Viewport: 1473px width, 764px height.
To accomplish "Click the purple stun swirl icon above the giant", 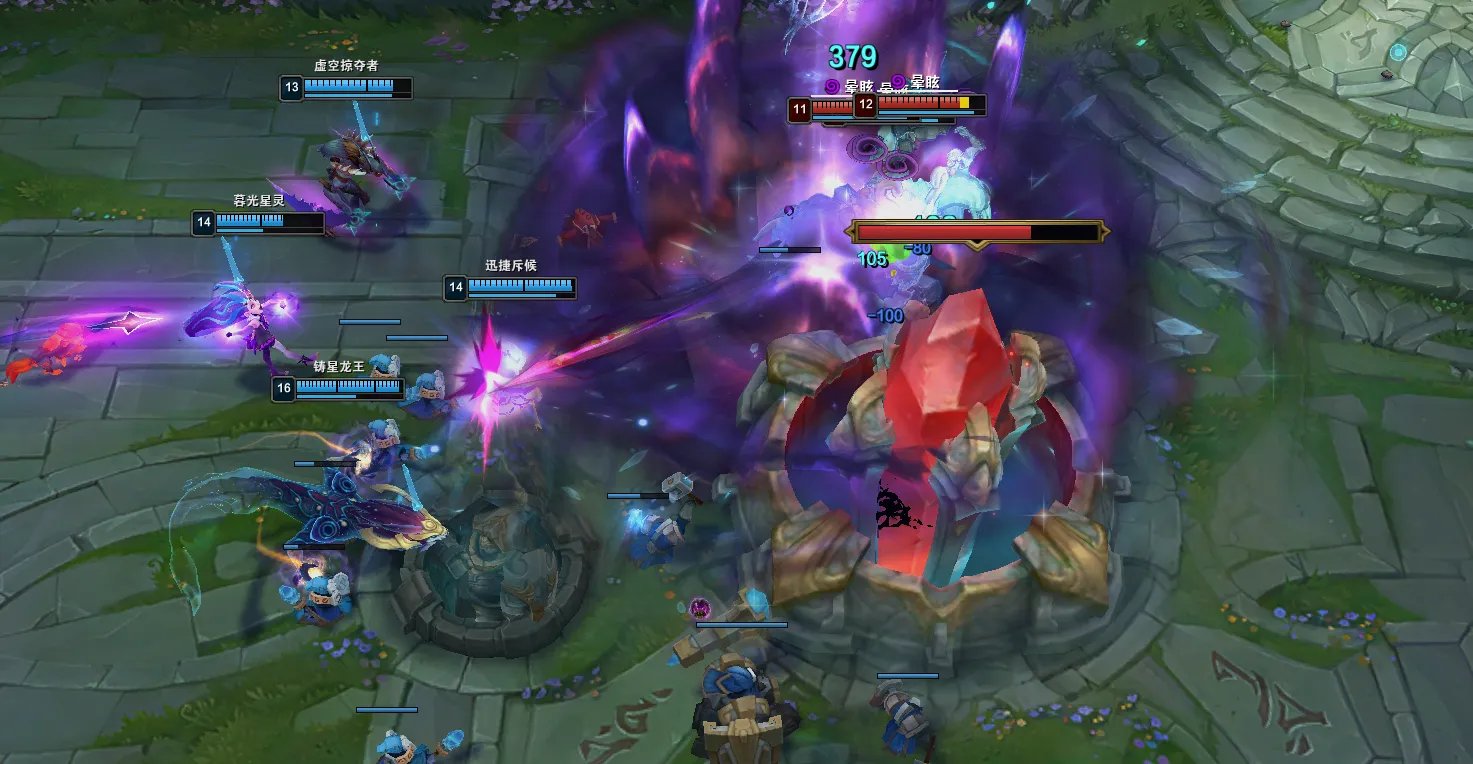I will 831,84.
